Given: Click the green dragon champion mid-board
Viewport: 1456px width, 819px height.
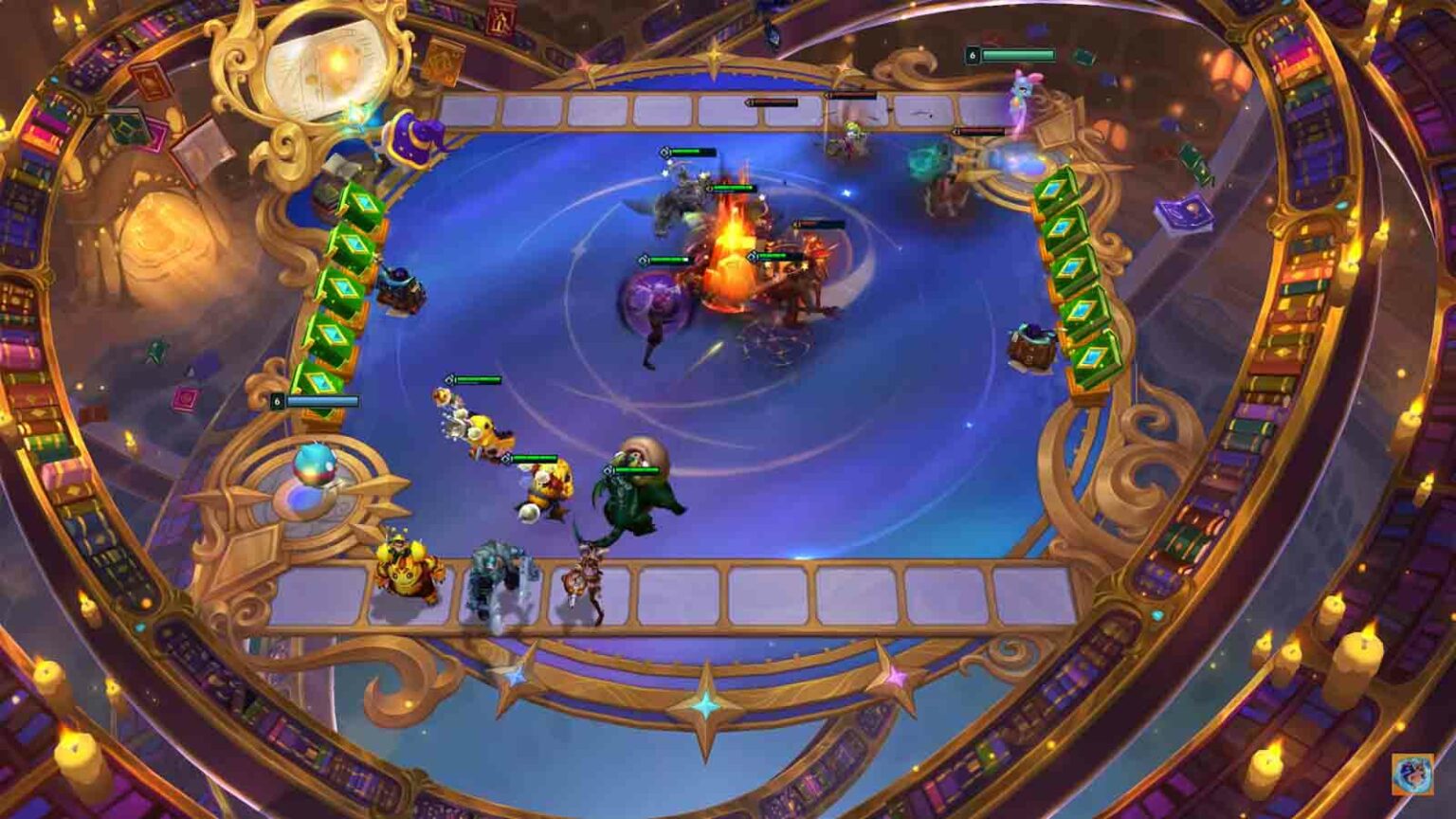Looking at the screenshot, I should click(637, 493).
